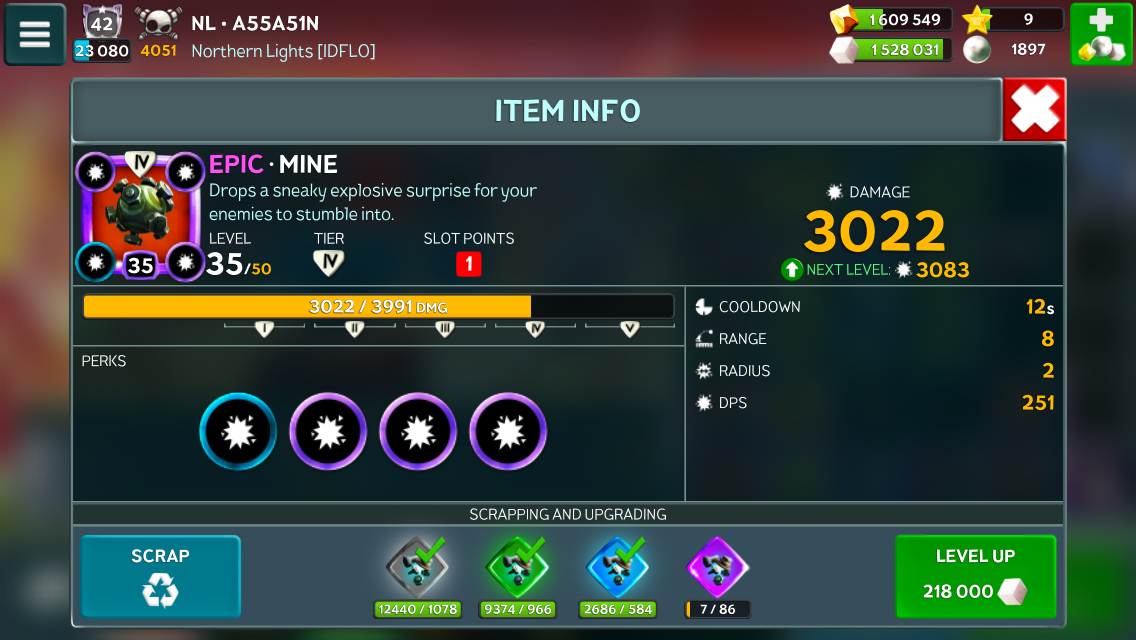Screen dimensions: 1136x640
Task: Select the blue rare mine parts icon
Action: pos(617,566)
